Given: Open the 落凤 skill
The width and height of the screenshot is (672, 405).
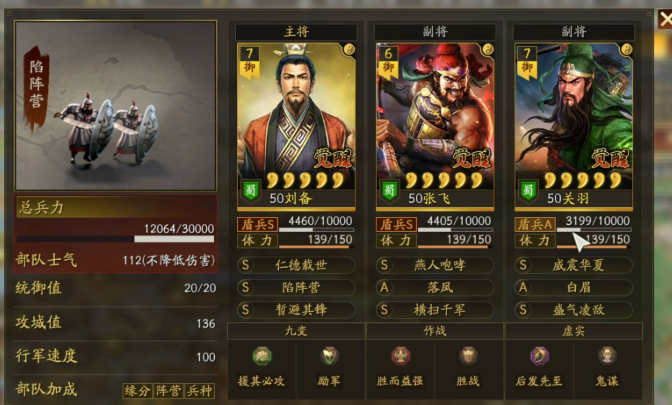Looking at the screenshot, I should tap(433, 286).
